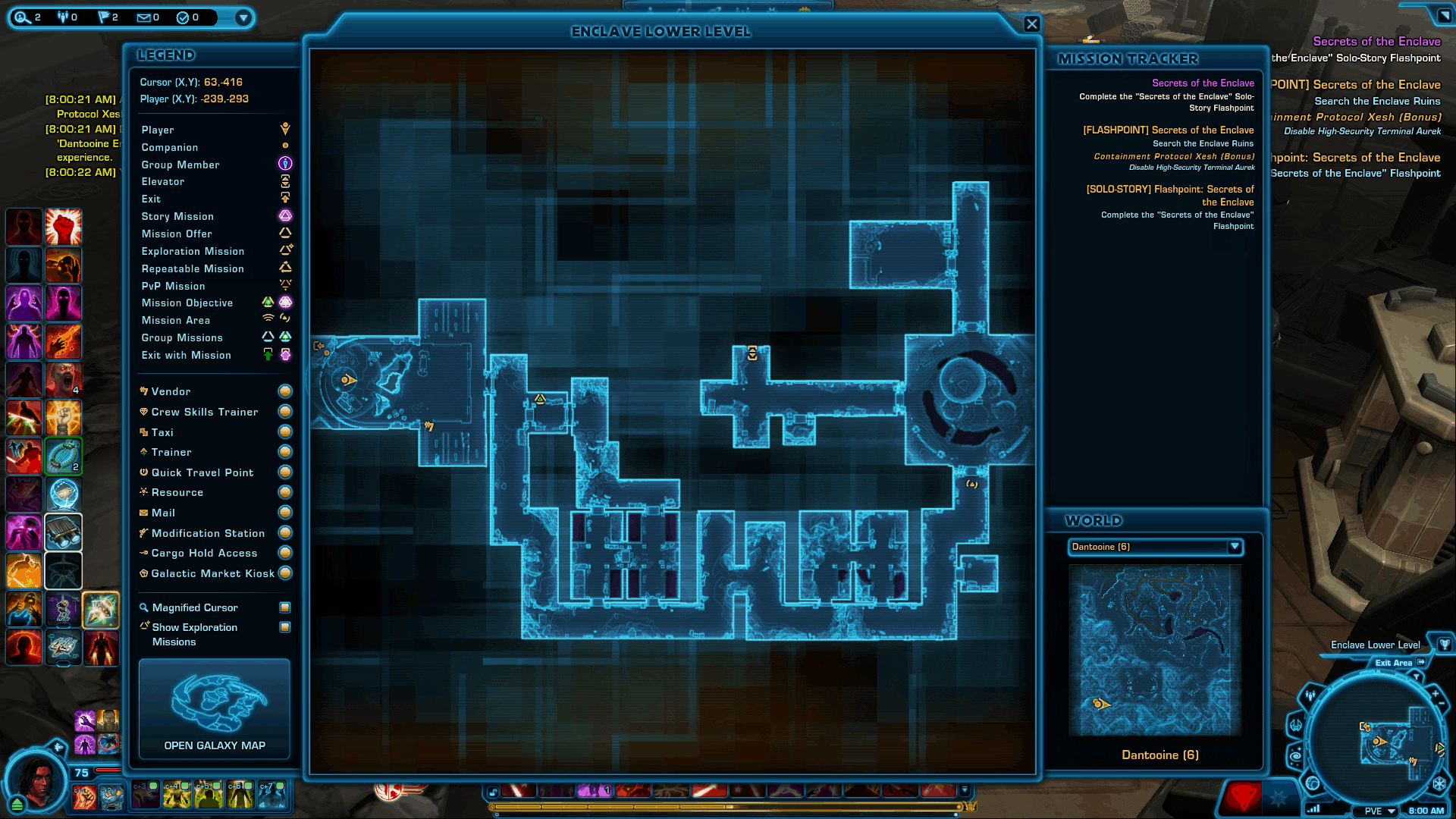This screenshot has width=1456, height=819.
Task: Zoom in on the minimap with the plus icon
Action: (1436, 693)
